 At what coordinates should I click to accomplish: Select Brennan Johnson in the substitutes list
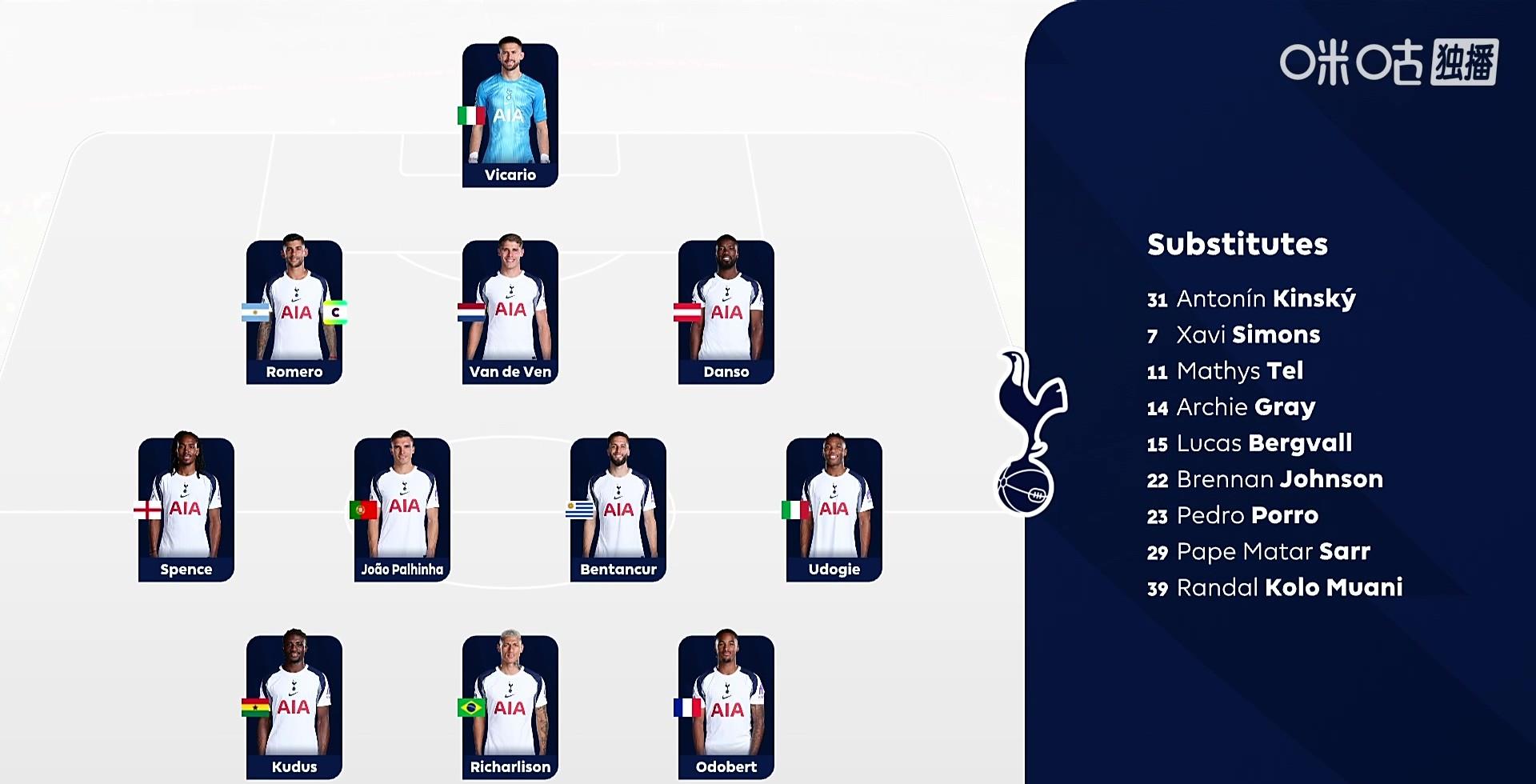[1265, 479]
